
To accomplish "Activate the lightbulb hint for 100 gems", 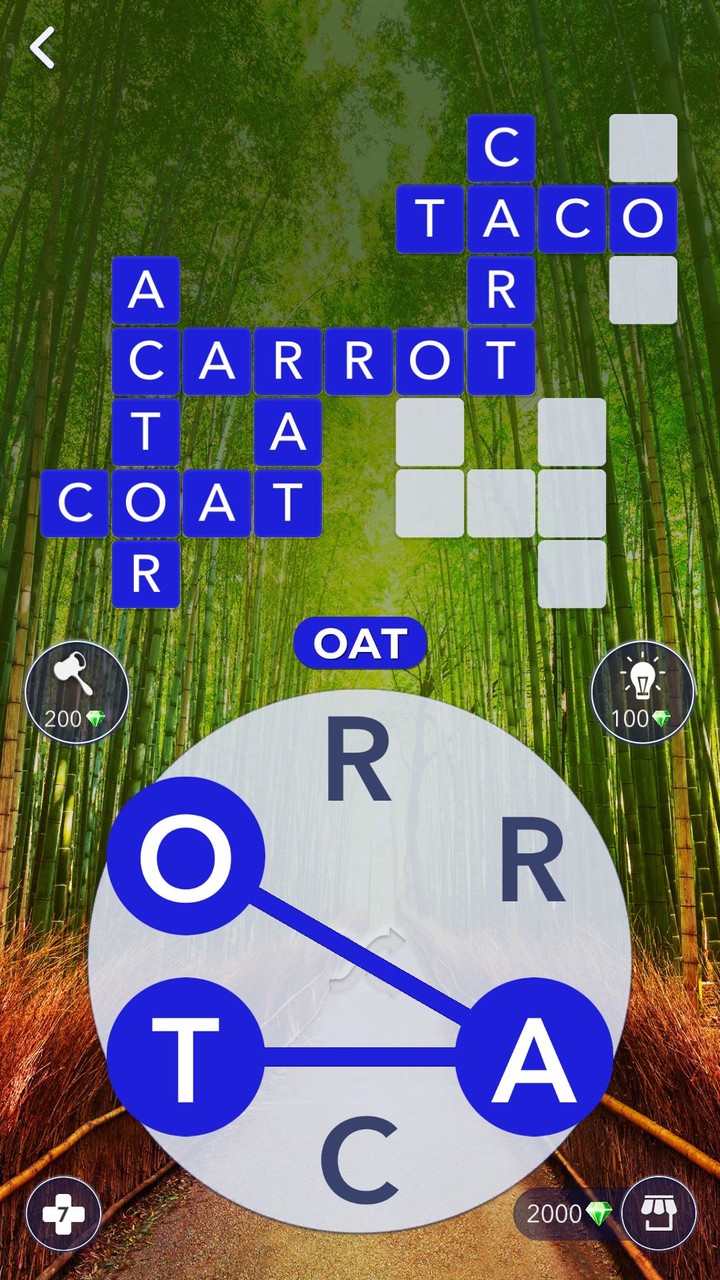I will pos(642,692).
